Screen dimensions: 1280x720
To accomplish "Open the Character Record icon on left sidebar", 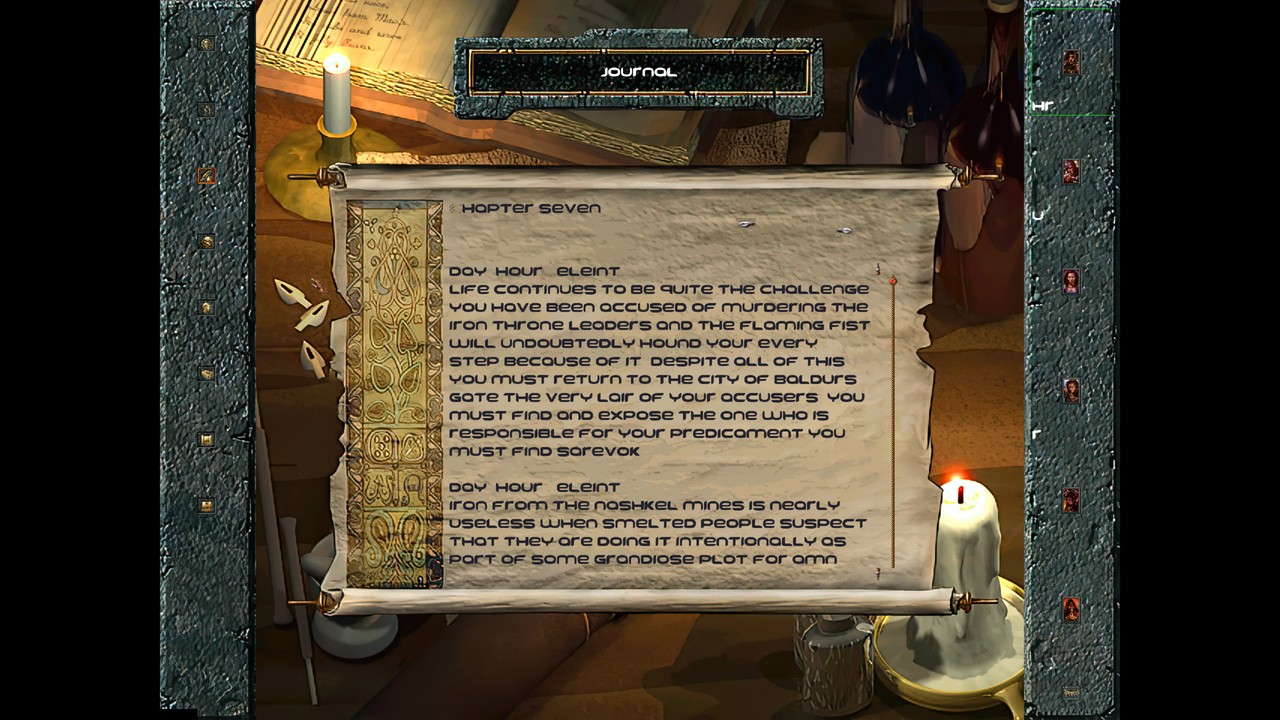I will [208, 307].
